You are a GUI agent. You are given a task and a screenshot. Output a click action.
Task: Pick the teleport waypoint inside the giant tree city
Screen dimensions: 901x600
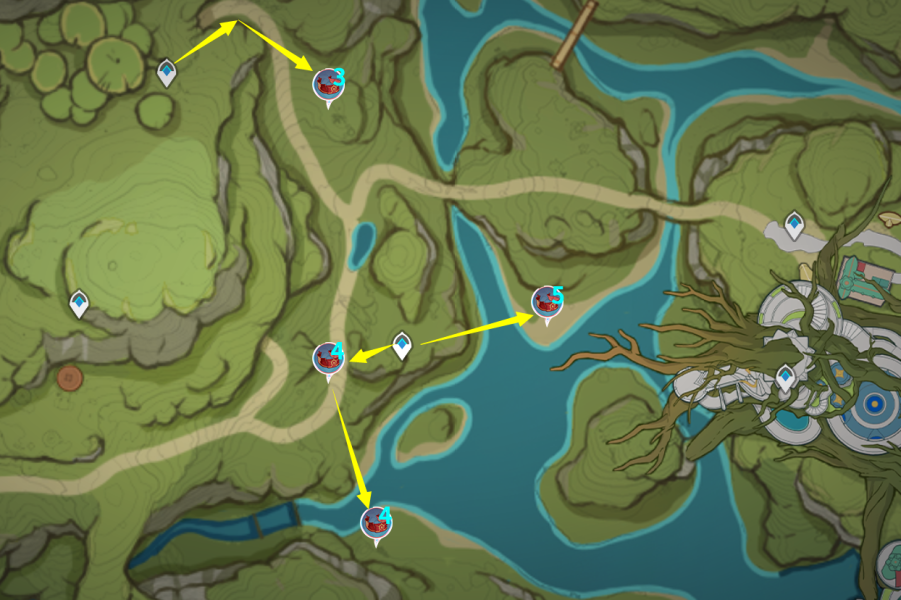click(787, 378)
